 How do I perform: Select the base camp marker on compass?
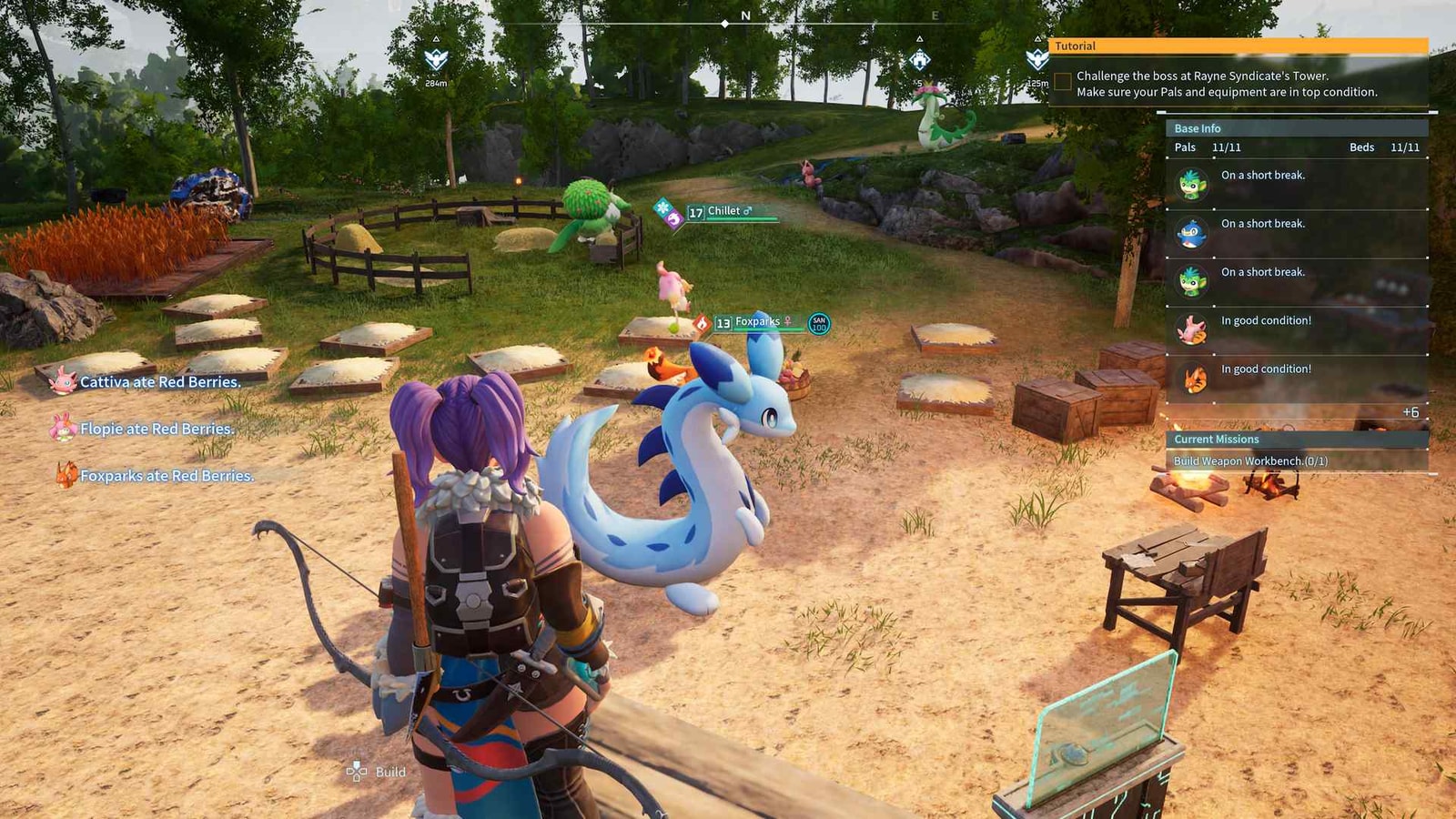(920, 61)
